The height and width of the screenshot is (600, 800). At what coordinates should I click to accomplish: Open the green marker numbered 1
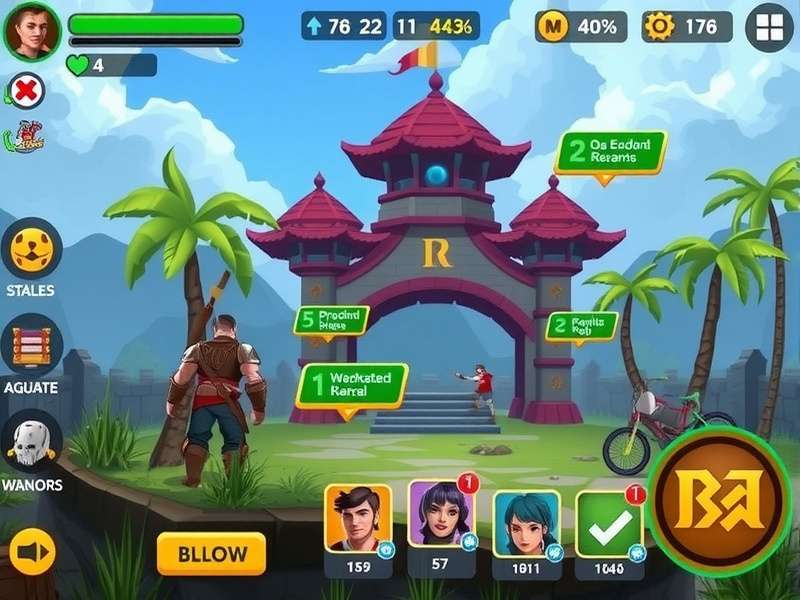pos(352,384)
